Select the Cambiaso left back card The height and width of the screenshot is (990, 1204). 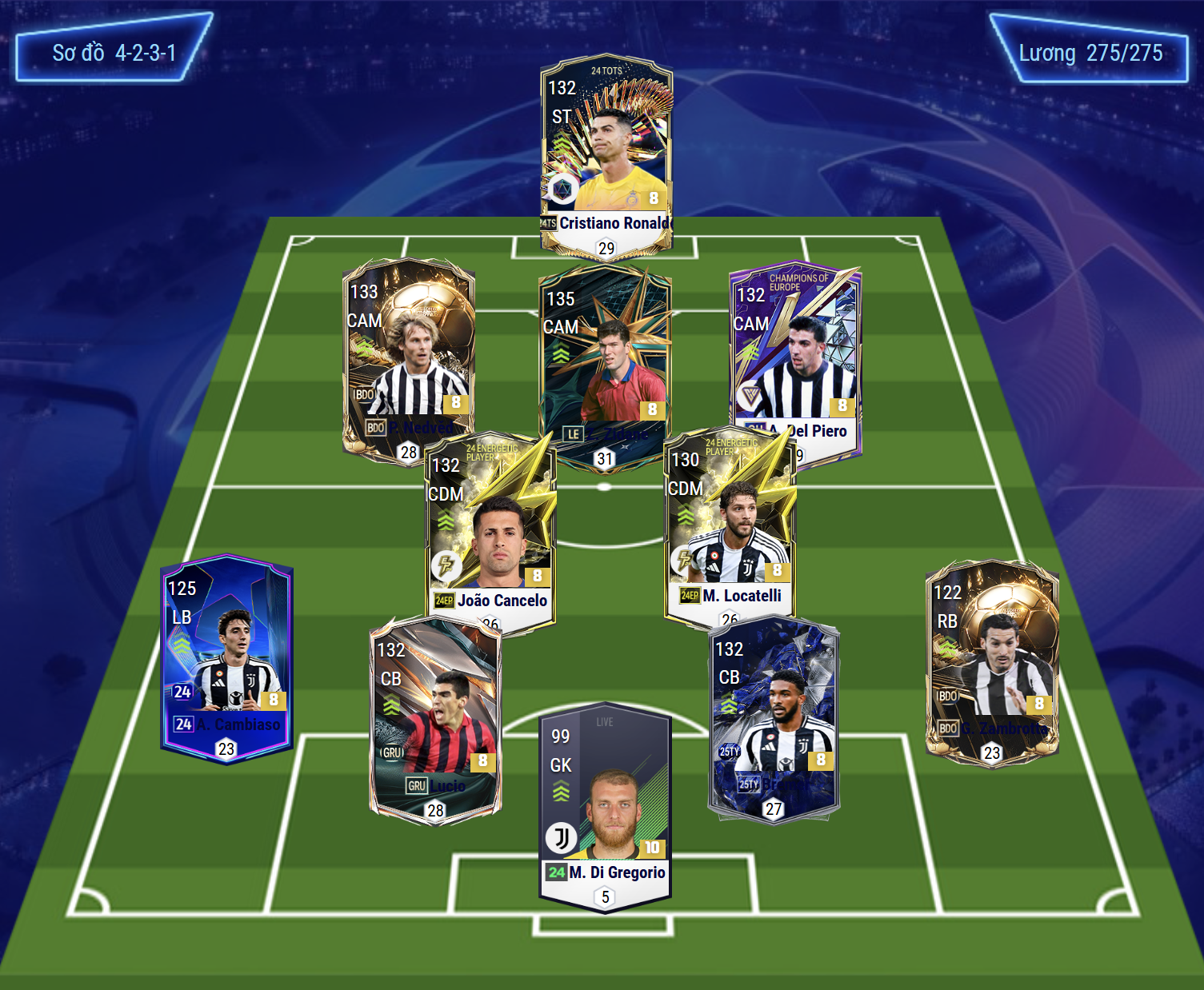[x=226, y=657]
